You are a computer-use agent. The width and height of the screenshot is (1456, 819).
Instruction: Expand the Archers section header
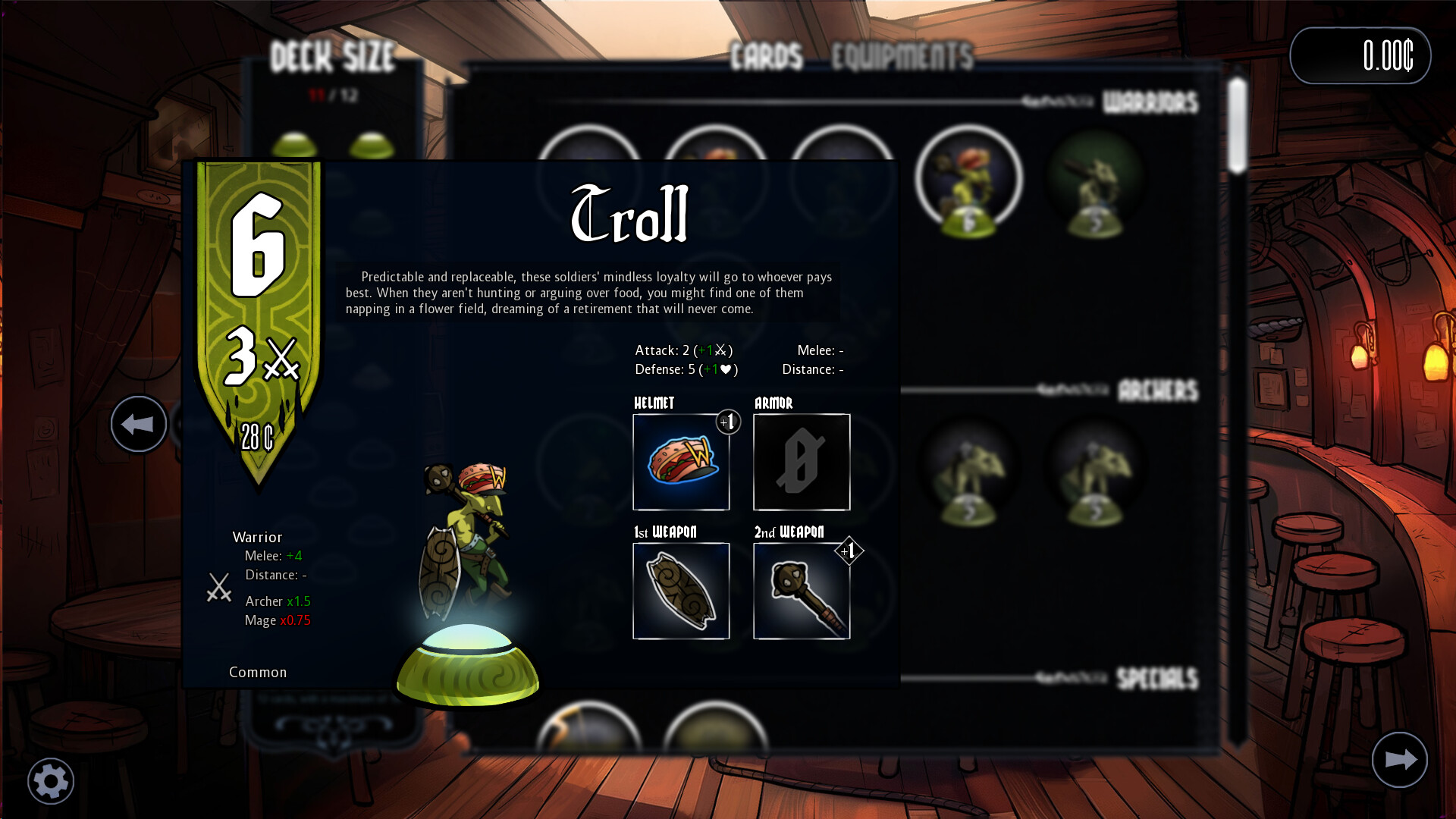point(1156,391)
